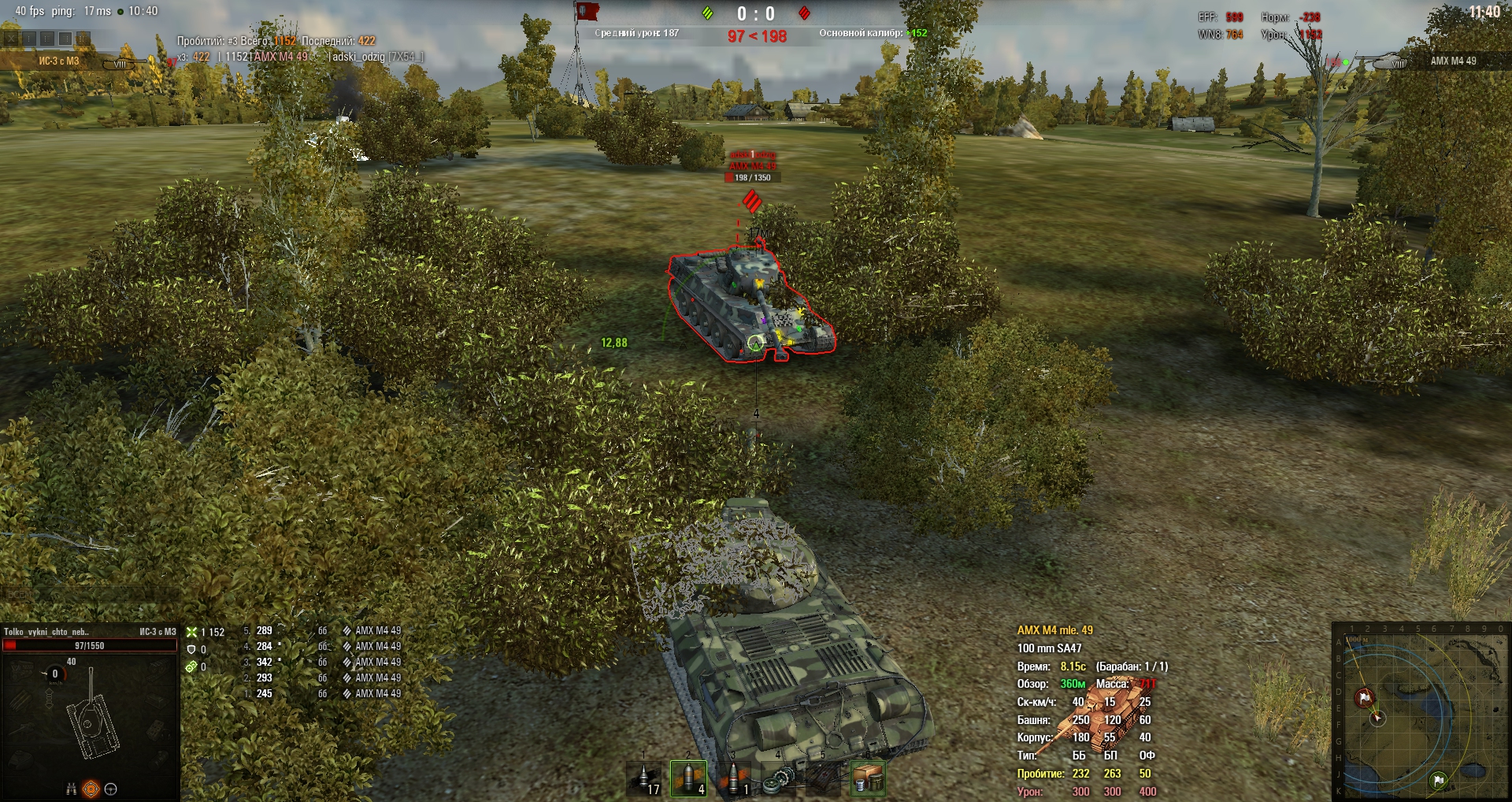Choose the highlighted shell slot with 4 rounds
The width and height of the screenshot is (1512, 802).
[x=688, y=778]
